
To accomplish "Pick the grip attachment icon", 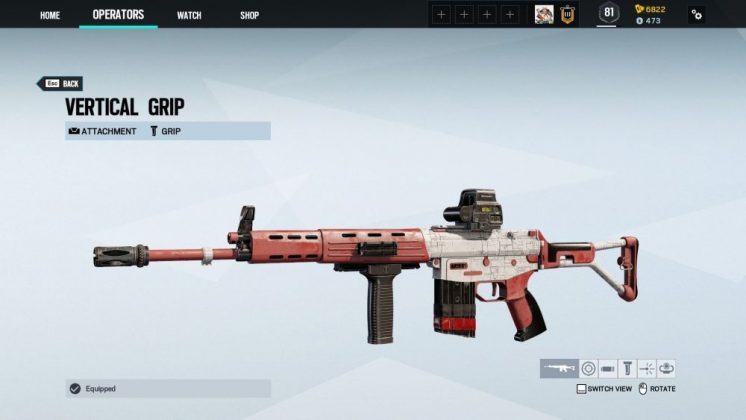I will [628, 369].
